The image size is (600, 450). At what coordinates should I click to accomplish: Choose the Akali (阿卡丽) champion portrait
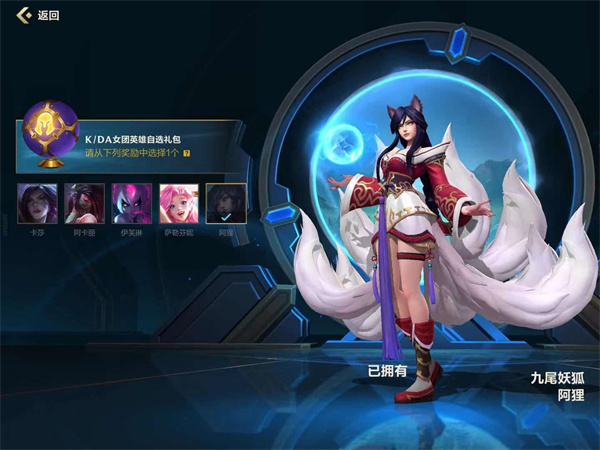click(x=84, y=203)
